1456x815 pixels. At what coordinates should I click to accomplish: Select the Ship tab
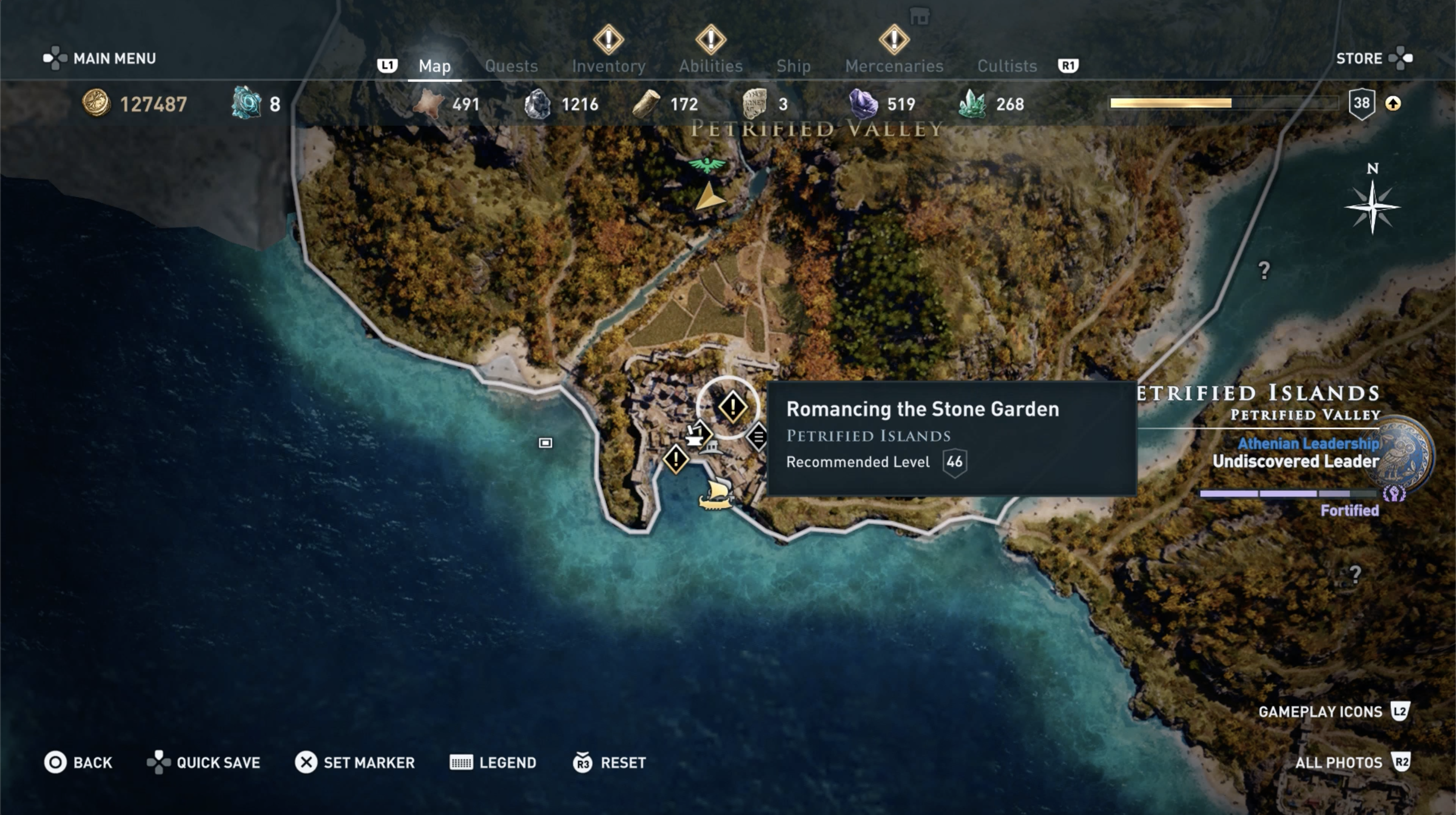pyautogui.click(x=793, y=66)
